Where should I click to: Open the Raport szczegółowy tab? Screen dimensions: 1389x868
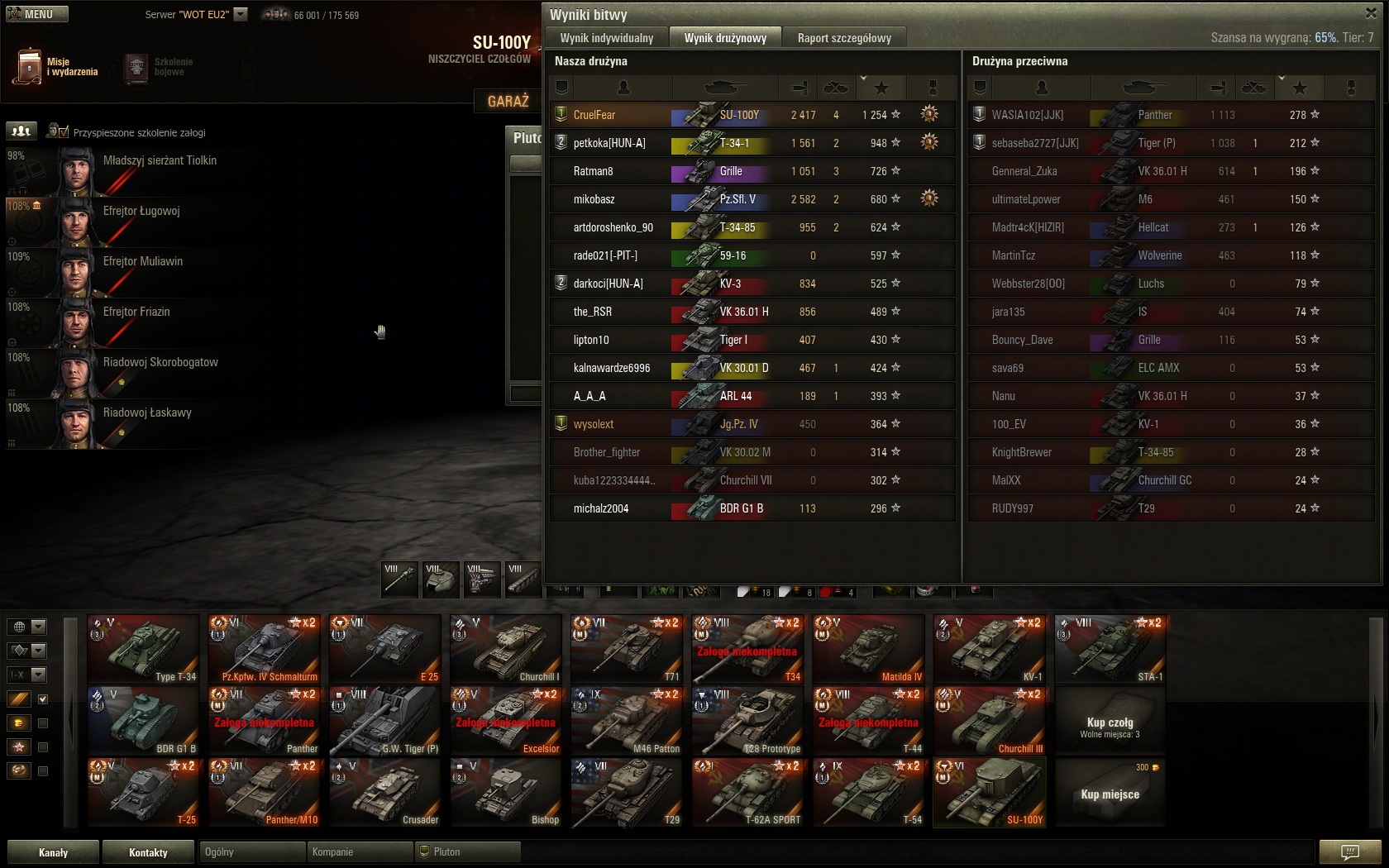pos(844,38)
